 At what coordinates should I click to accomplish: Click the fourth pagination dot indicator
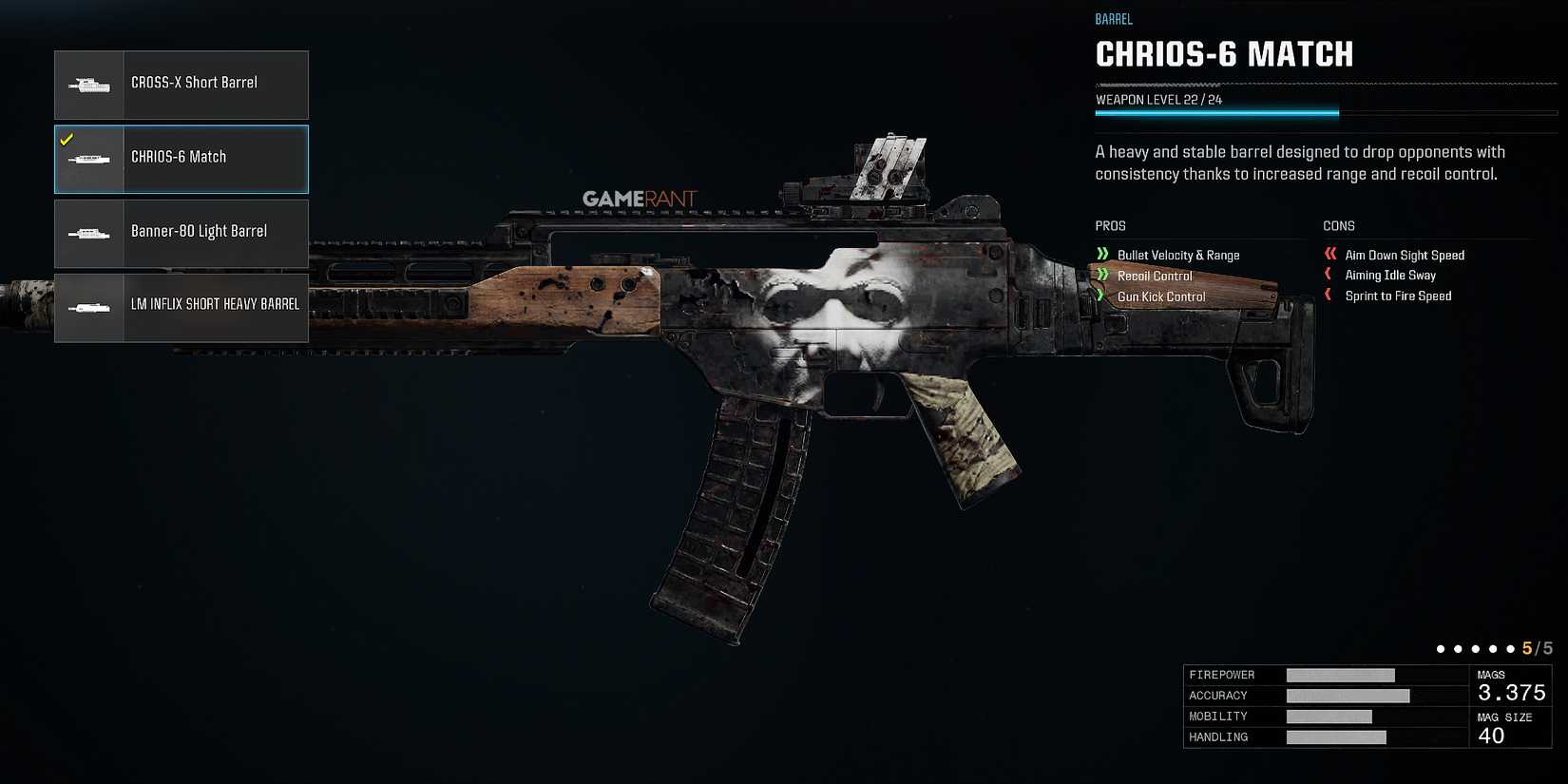(x=1494, y=648)
